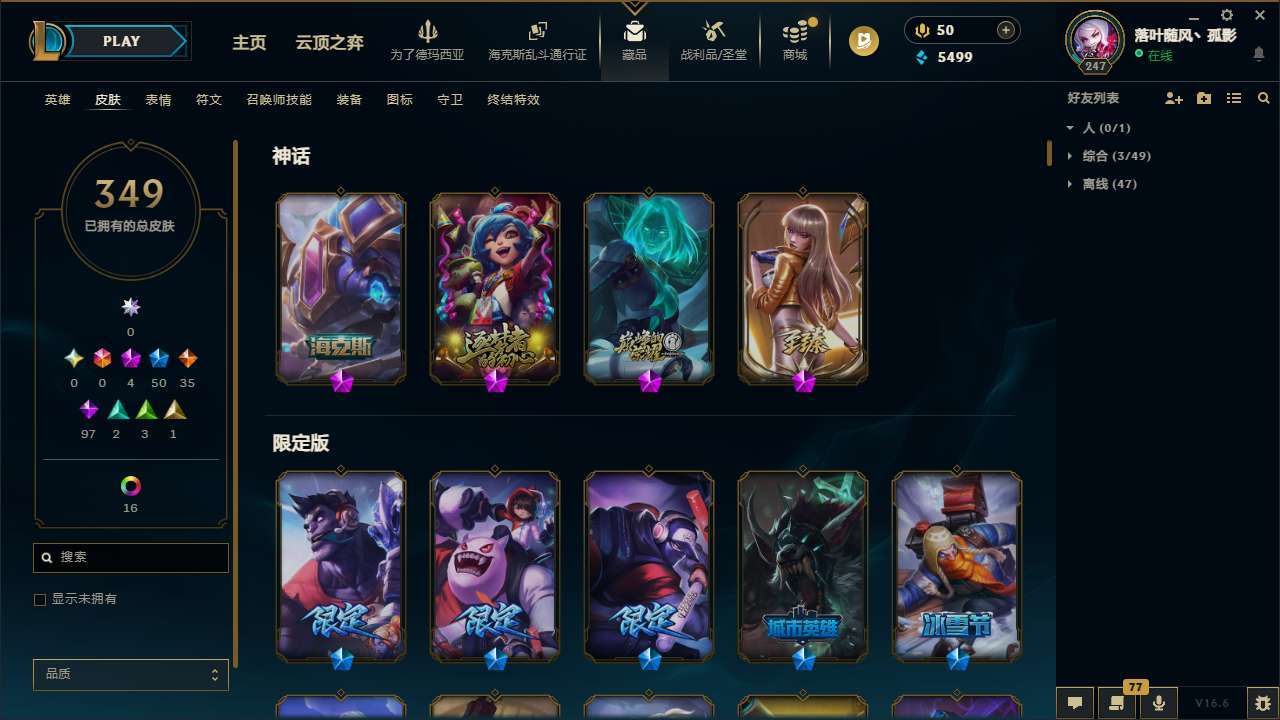
Task: Open friends list search icon
Action: pyautogui.click(x=1264, y=98)
